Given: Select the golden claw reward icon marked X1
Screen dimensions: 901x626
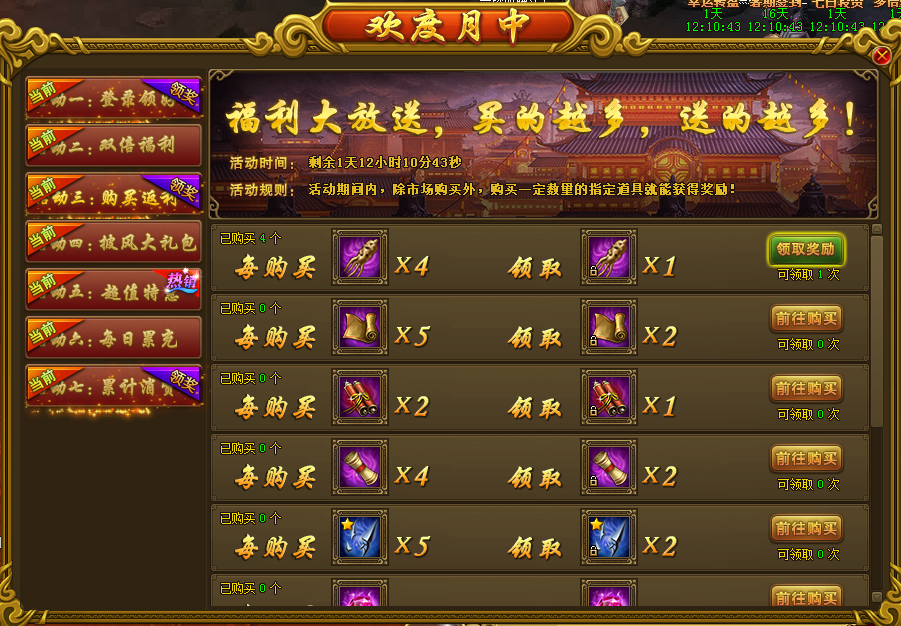Looking at the screenshot, I should point(607,257).
